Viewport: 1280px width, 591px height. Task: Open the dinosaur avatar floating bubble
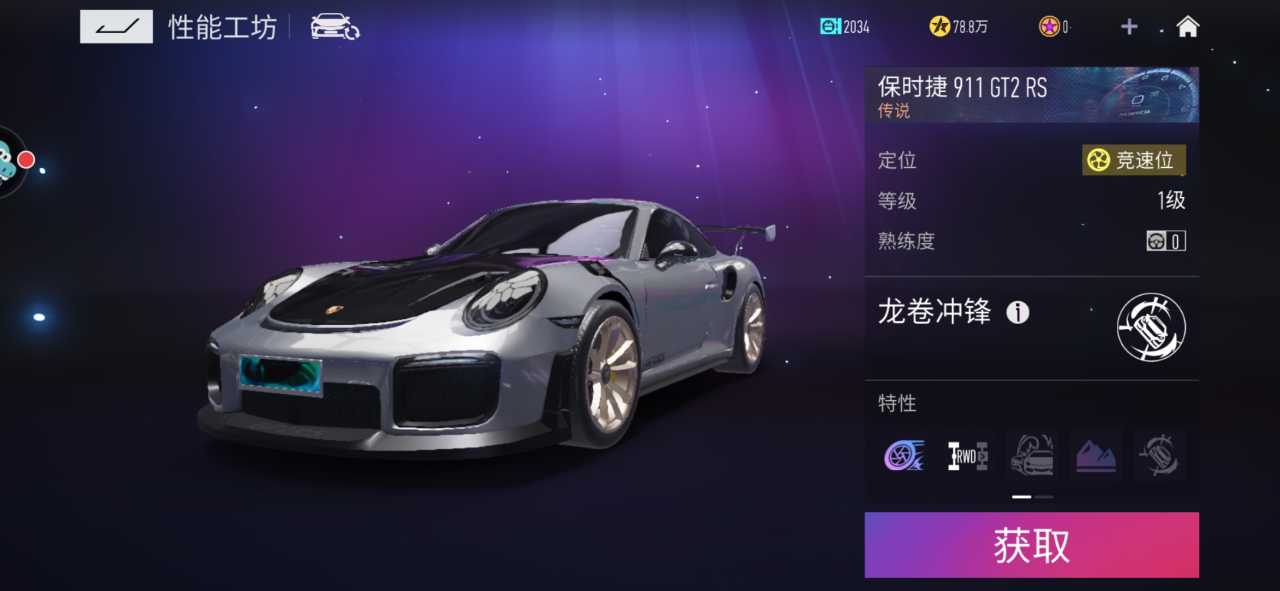point(10,162)
